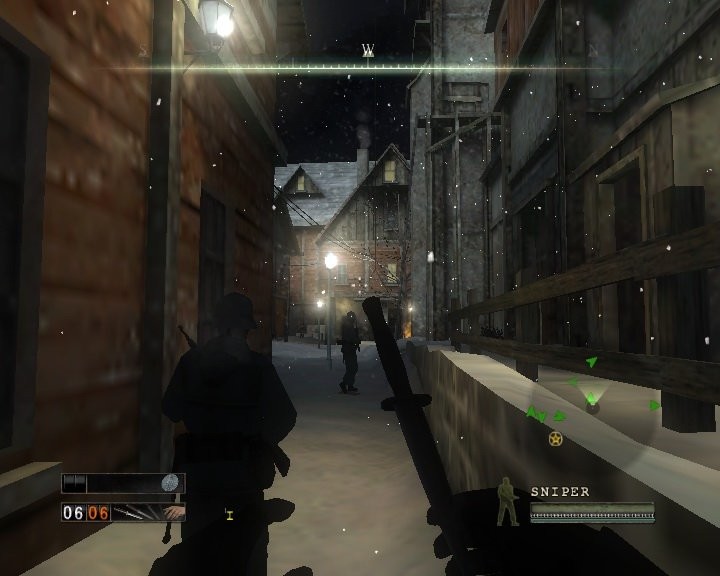The image size is (720, 576).
Task: Click the grenade icon in weapon panel
Action: point(171,483)
